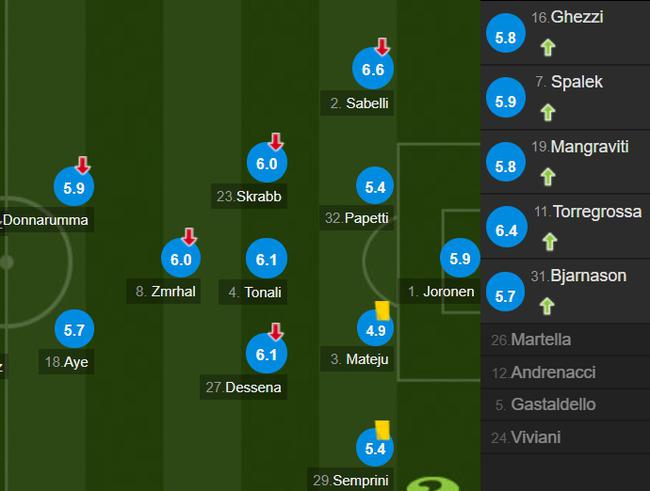650x491 pixels.
Task: Select goalkeeper Joronen's rating bubble
Action: coord(459,259)
